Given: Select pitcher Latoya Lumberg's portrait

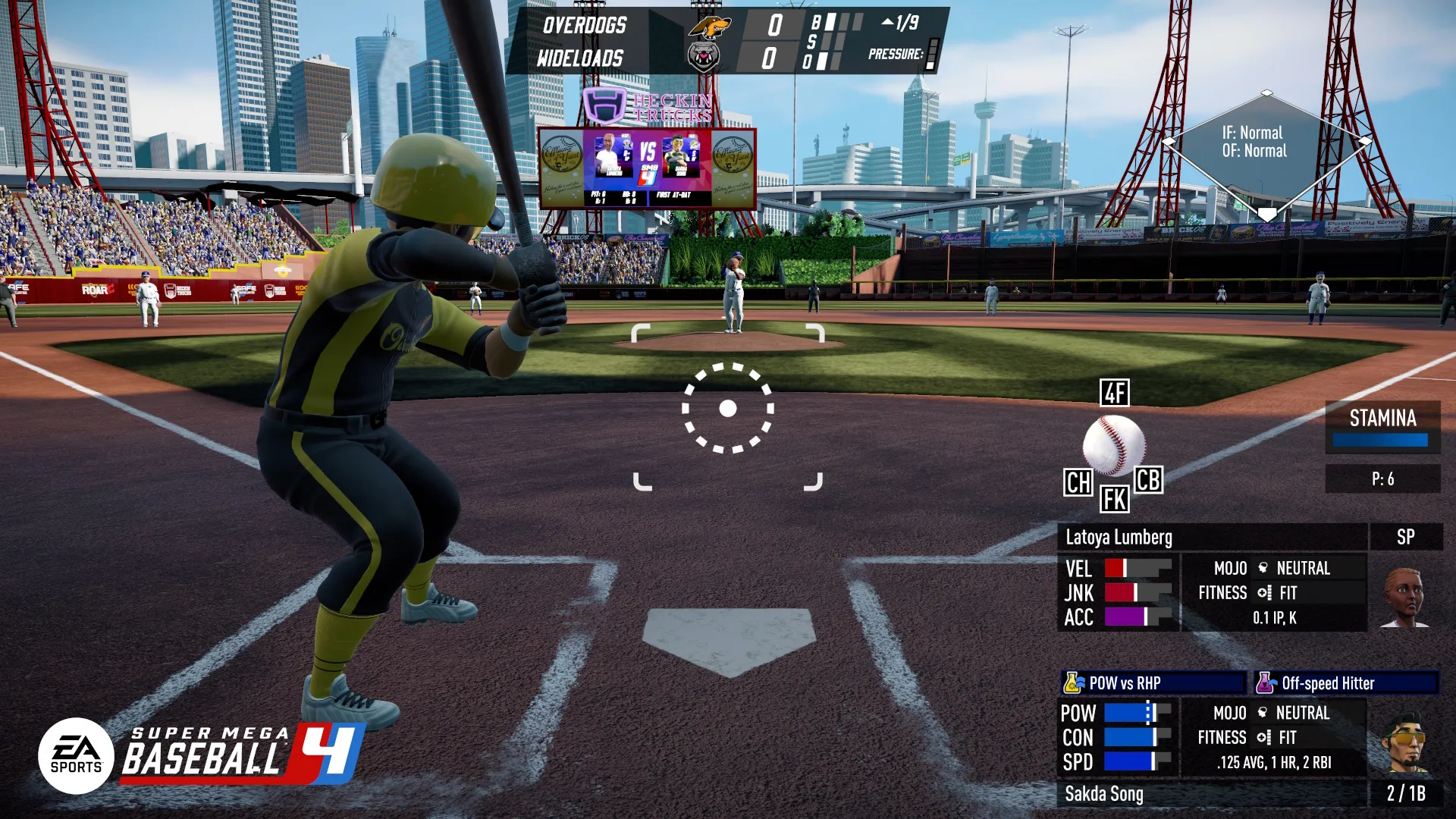Looking at the screenshot, I should point(1404,597).
